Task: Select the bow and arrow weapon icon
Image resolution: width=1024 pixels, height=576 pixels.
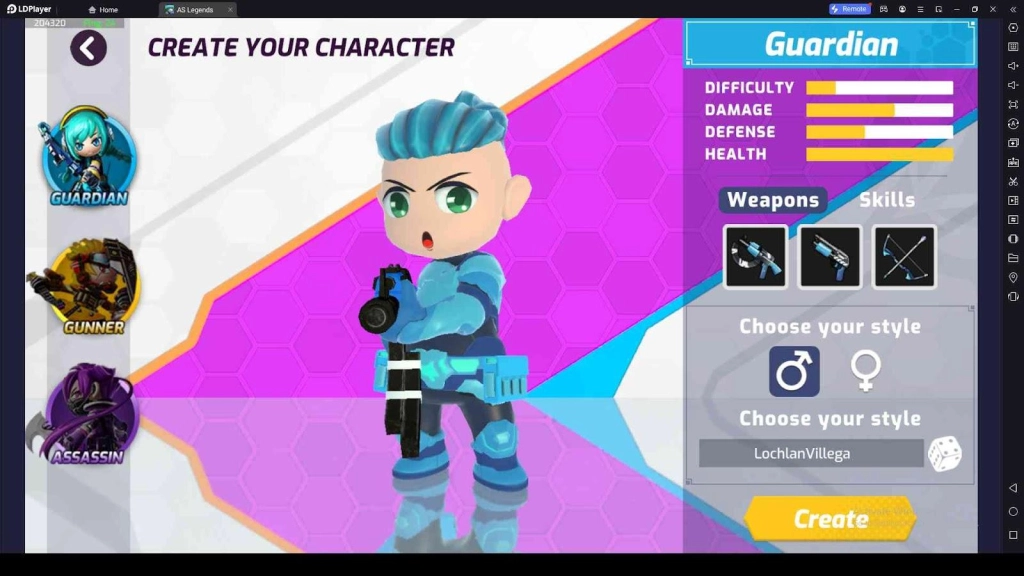Action: [x=904, y=257]
